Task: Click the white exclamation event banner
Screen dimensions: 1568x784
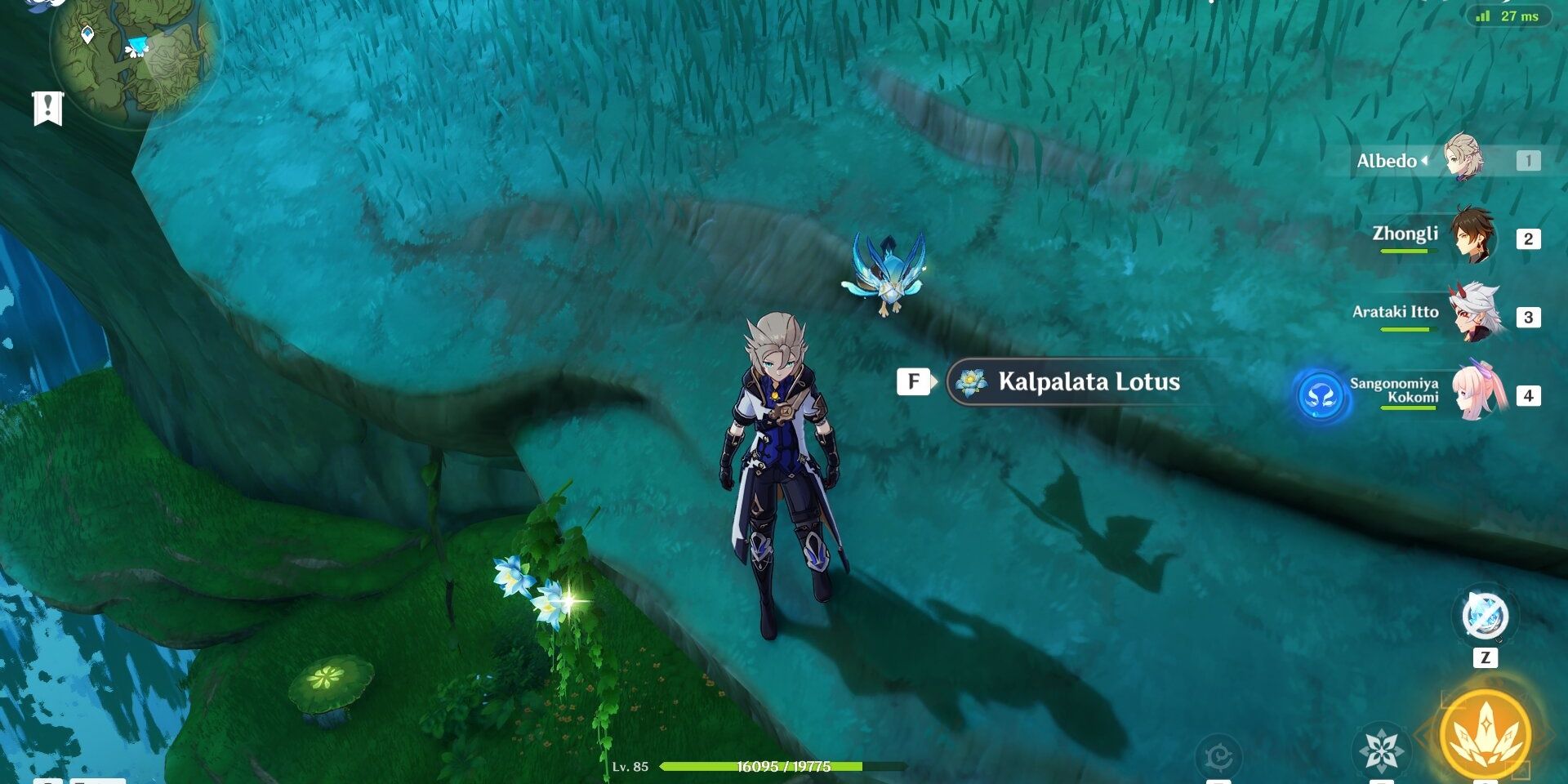Action: tap(47, 106)
